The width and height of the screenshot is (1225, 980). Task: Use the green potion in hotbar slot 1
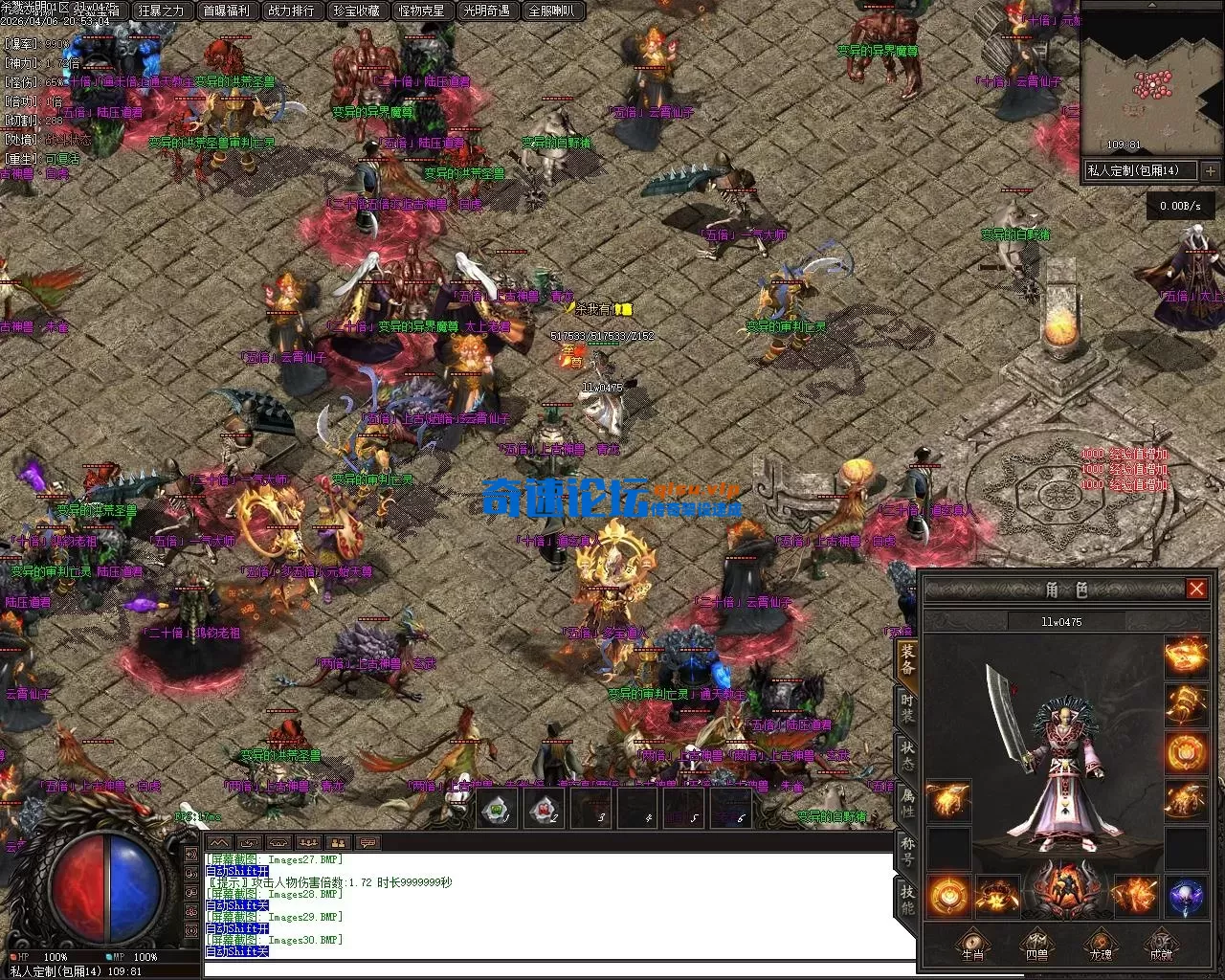pyautogui.click(x=498, y=810)
